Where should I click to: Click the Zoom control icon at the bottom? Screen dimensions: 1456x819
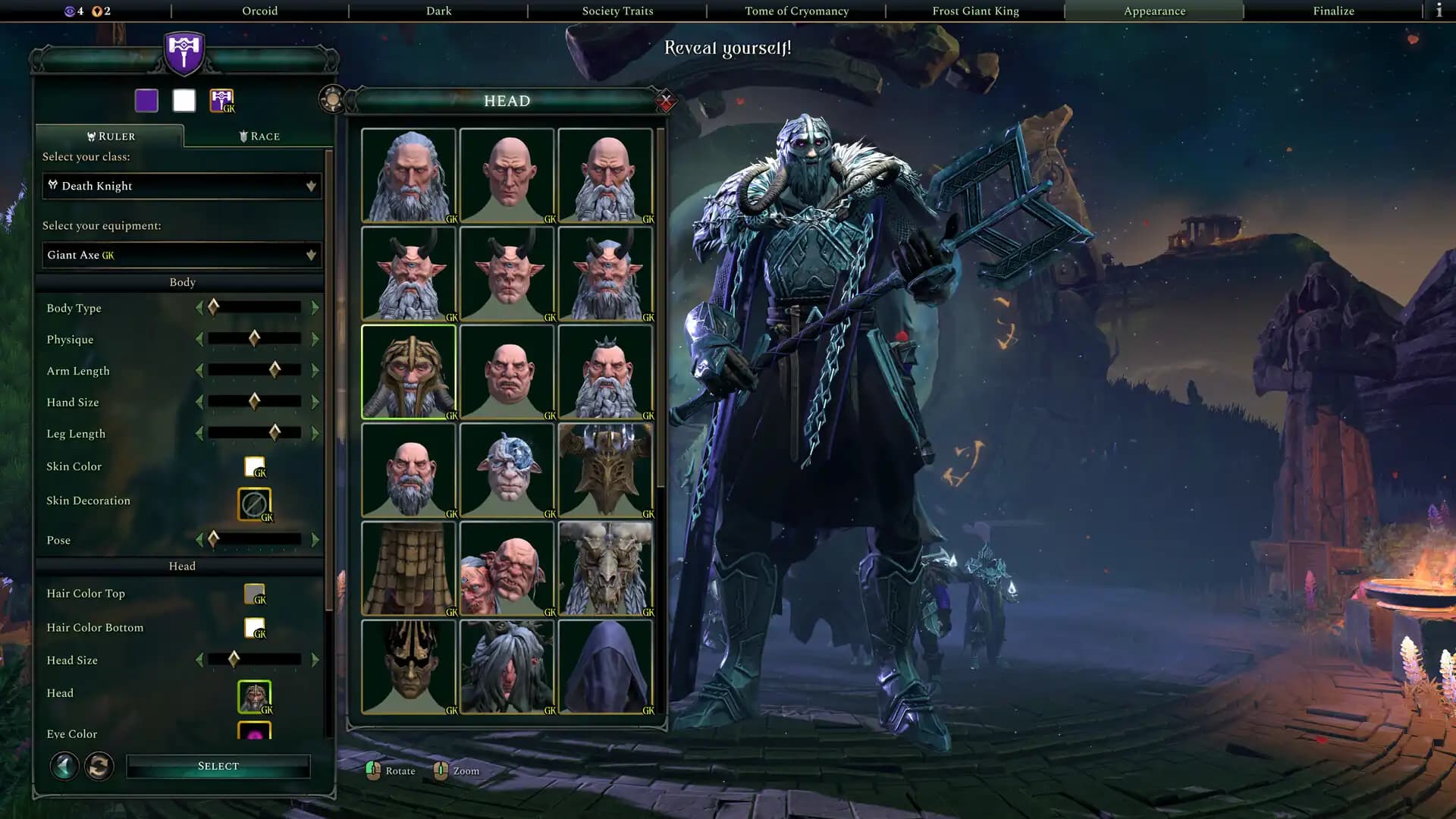click(x=441, y=770)
